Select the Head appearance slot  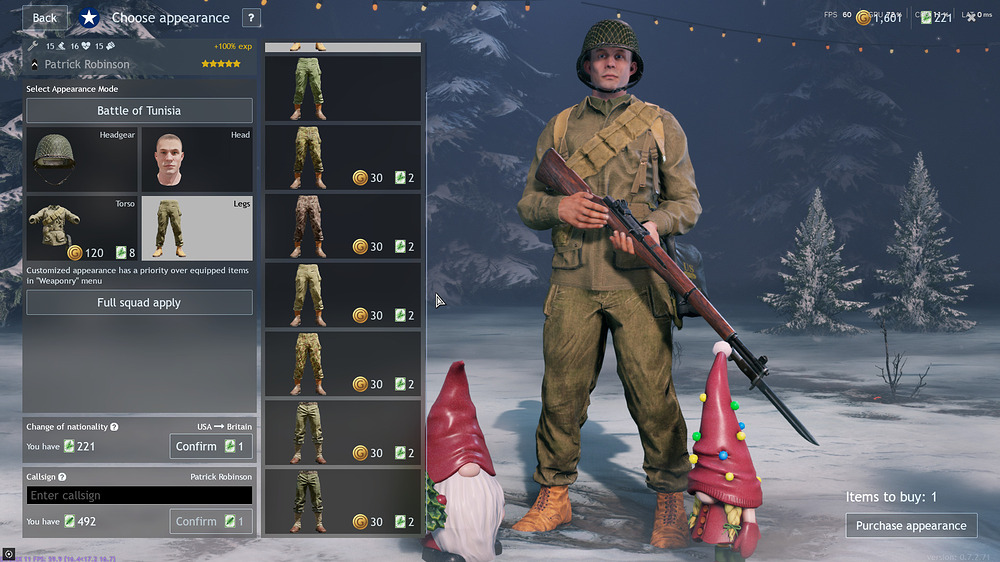pos(196,159)
